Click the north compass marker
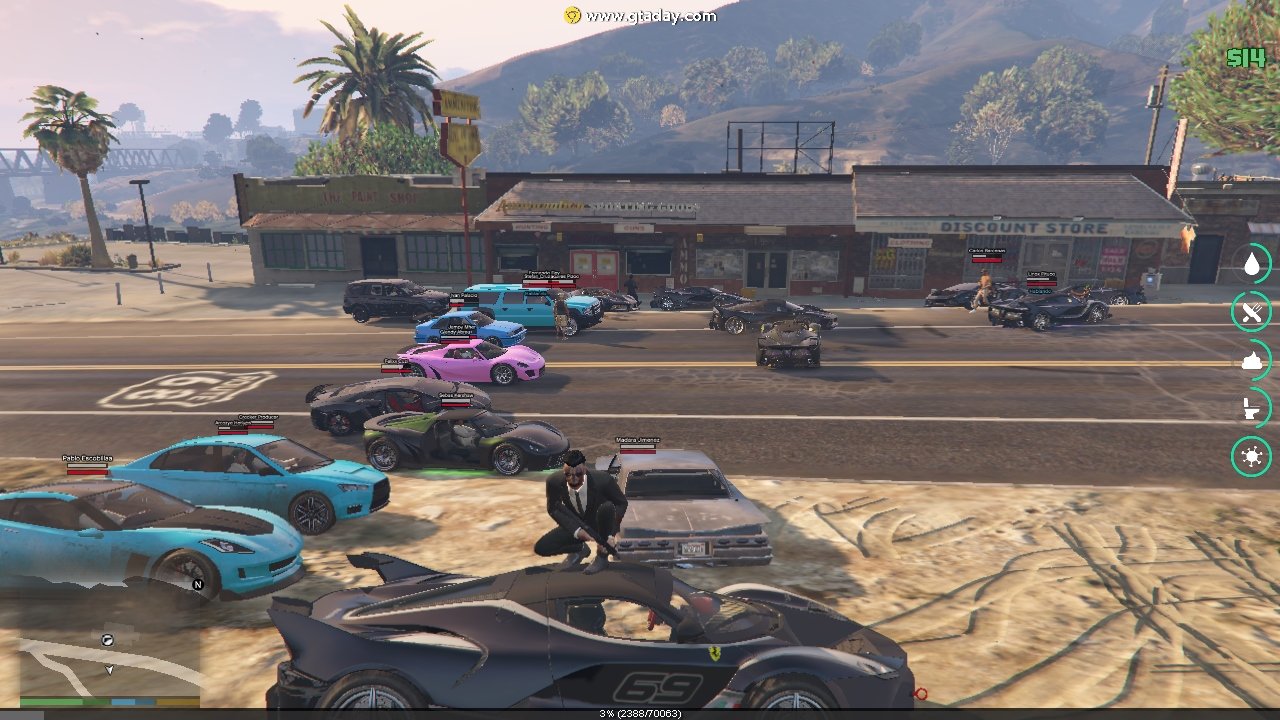This screenshot has height=720, width=1280. 198,585
